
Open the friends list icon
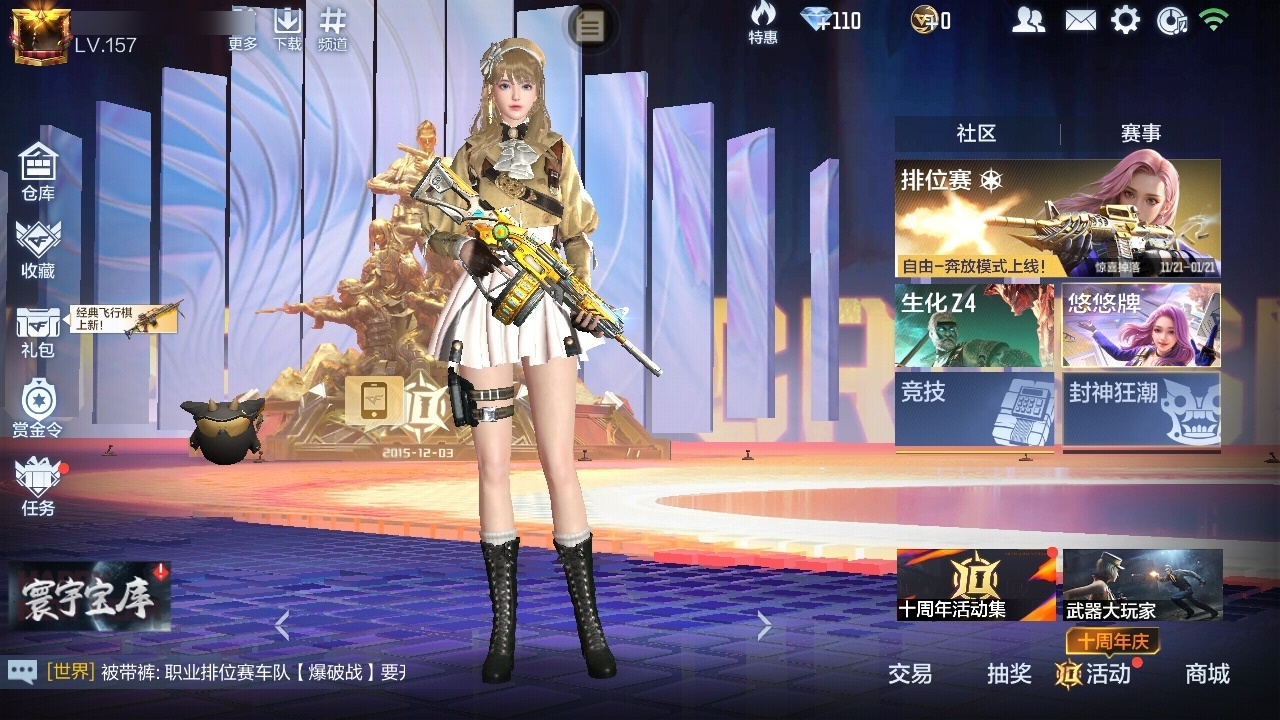(x=1029, y=19)
